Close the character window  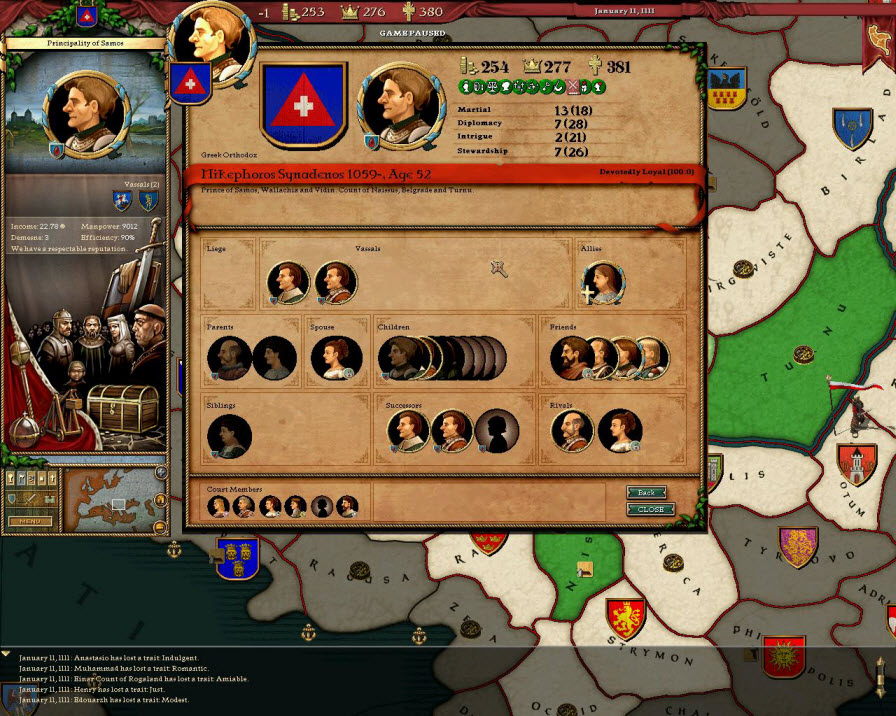[650, 509]
